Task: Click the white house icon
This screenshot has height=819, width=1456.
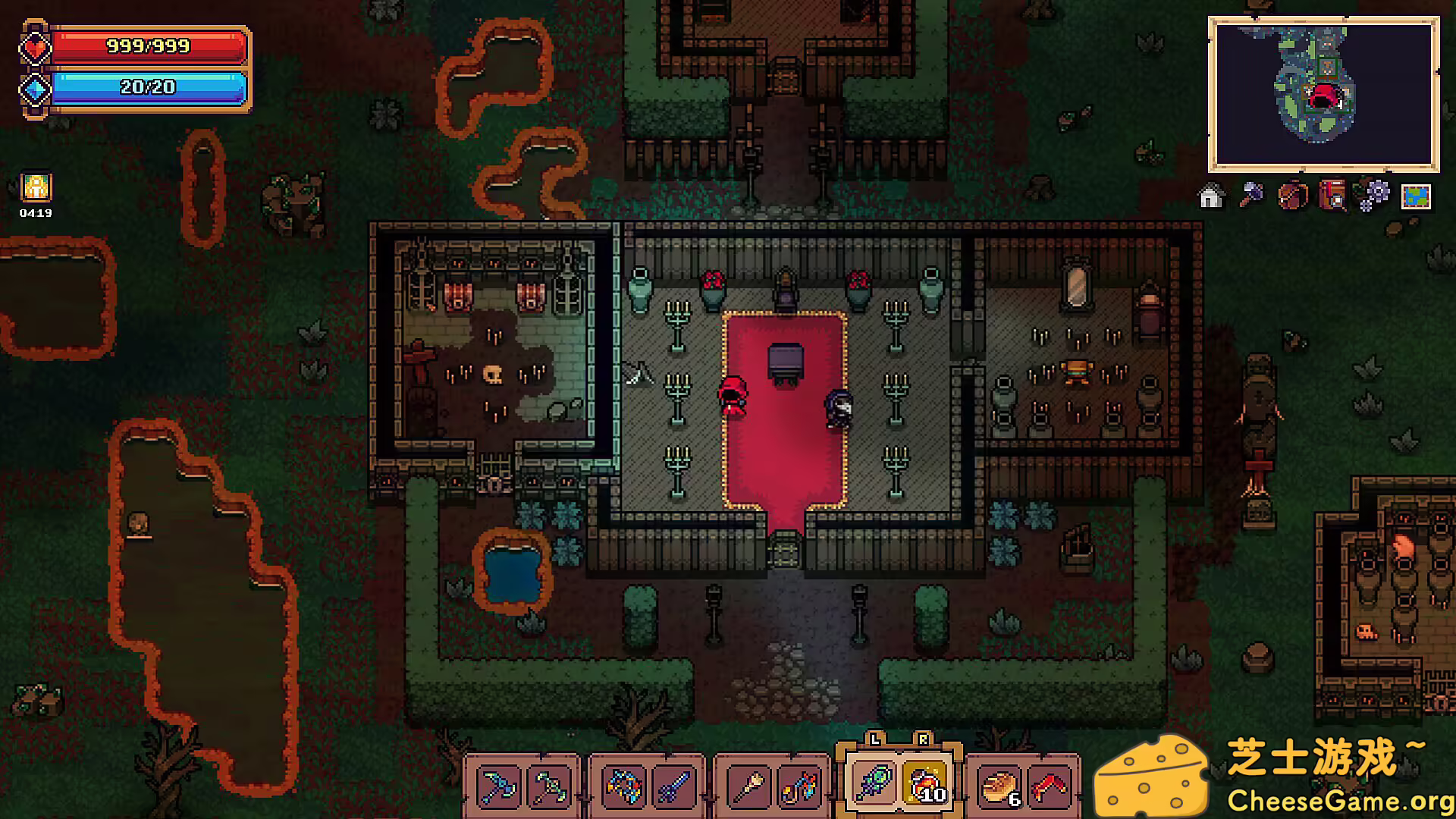Action: [x=1211, y=196]
